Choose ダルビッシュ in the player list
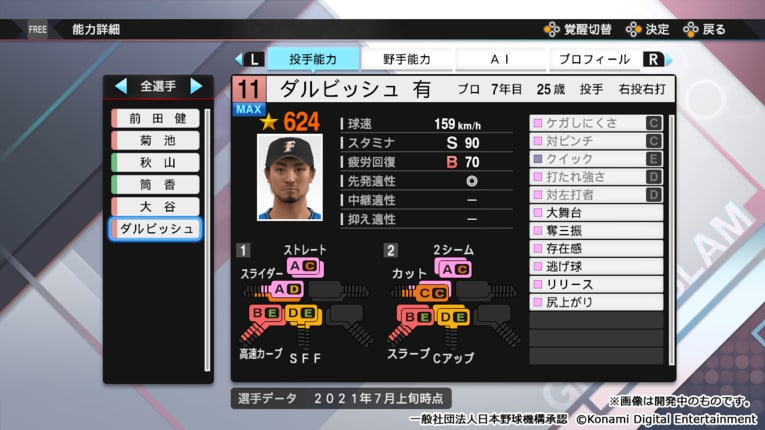This screenshot has height=430, width=765. coord(156,228)
